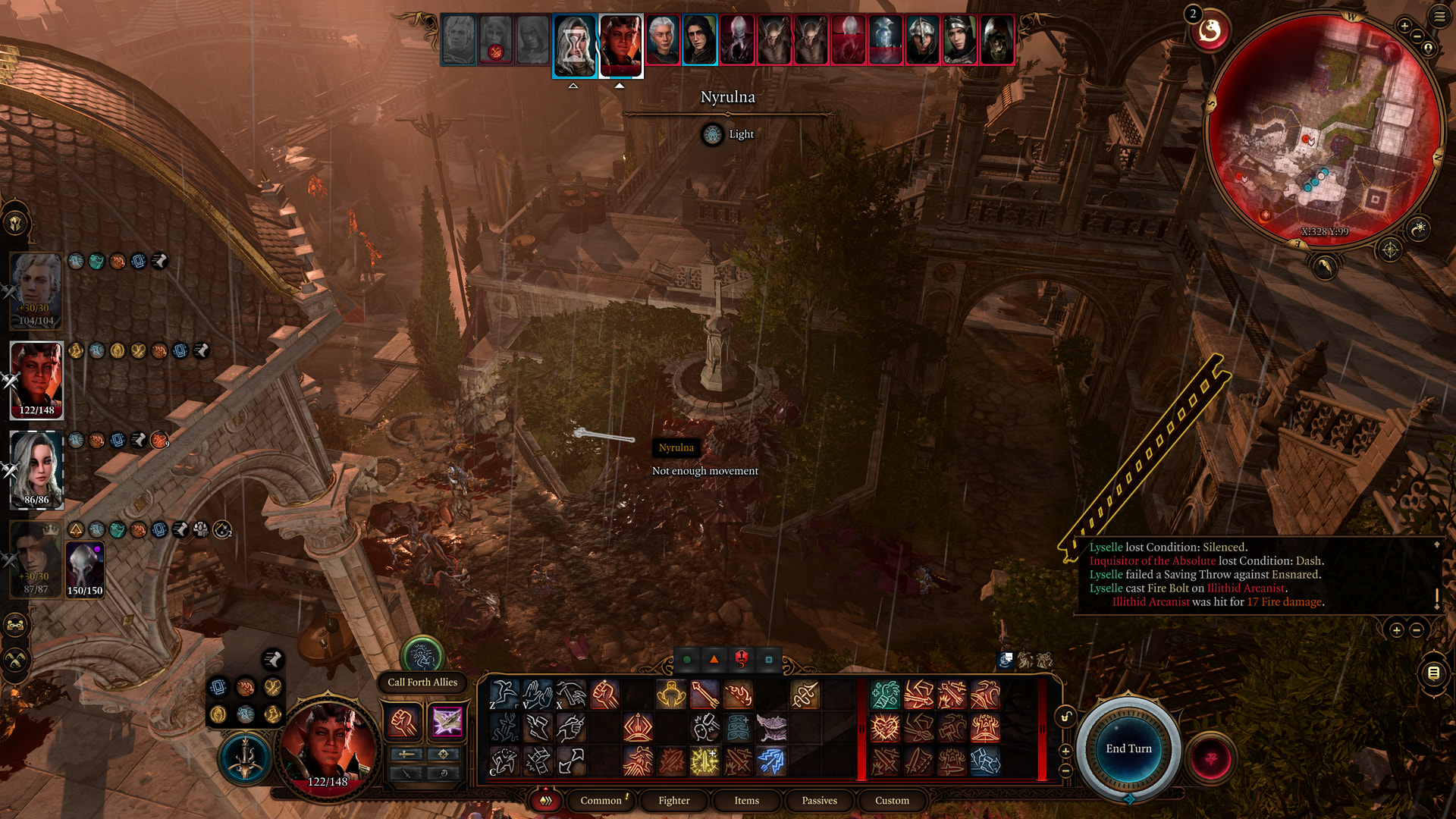Viewport: 1456px width, 819px height.
Task: Click the circular minimap
Action: coord(1323,129)
